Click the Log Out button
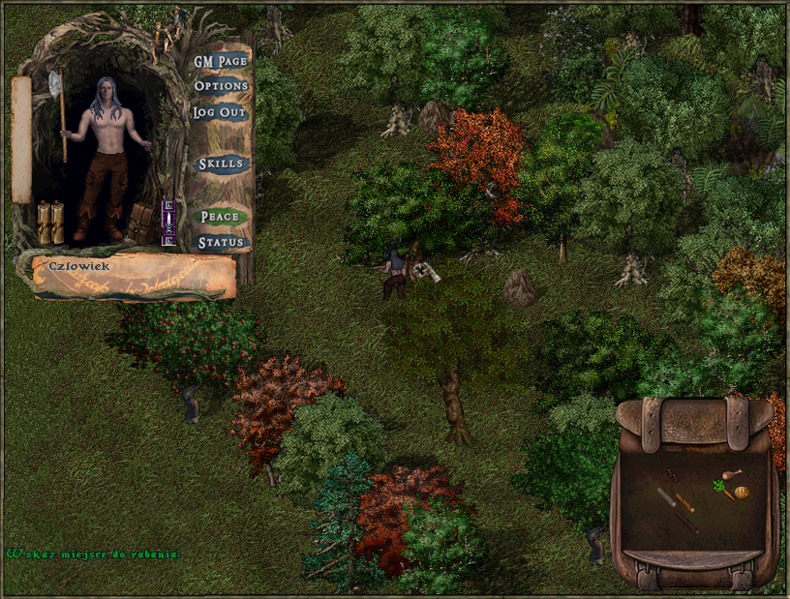The width and height of the screenshot is (790, 599). coord(219,112)
